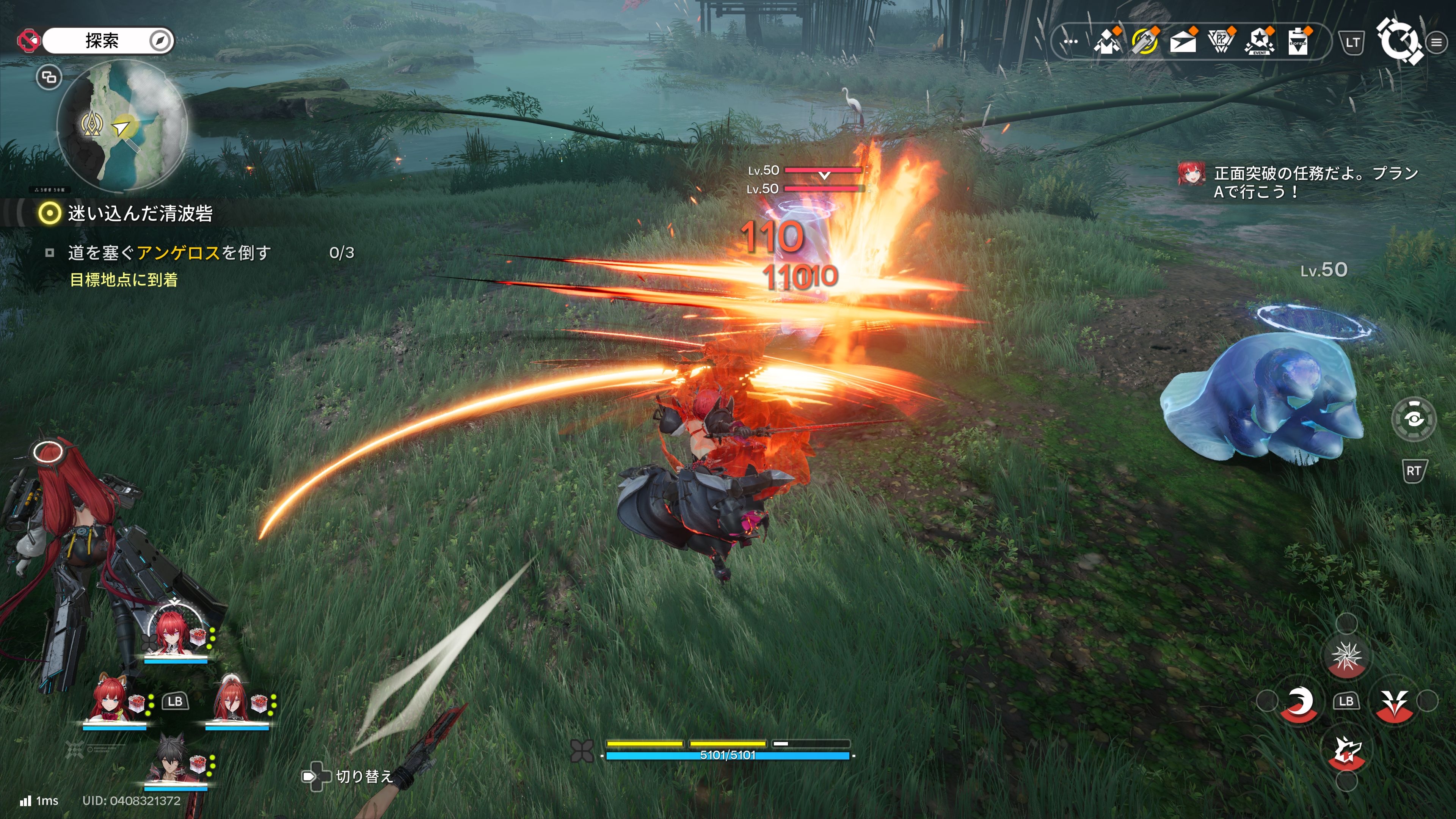1456x819 pixels.
Task: Toggle the minimap overlay icon beside the map
Action: tap(49, 77)
